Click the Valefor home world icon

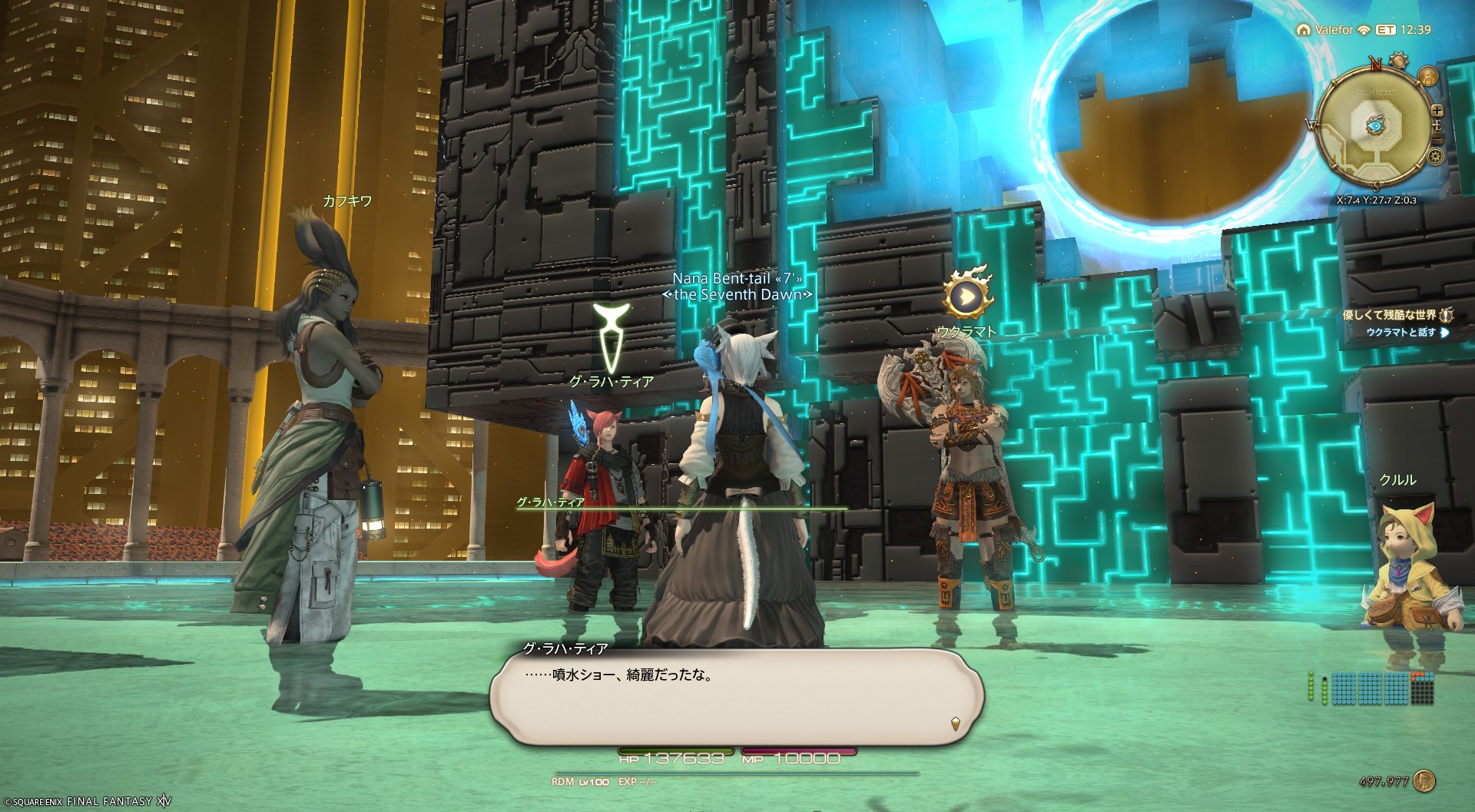pos(1303,30)
